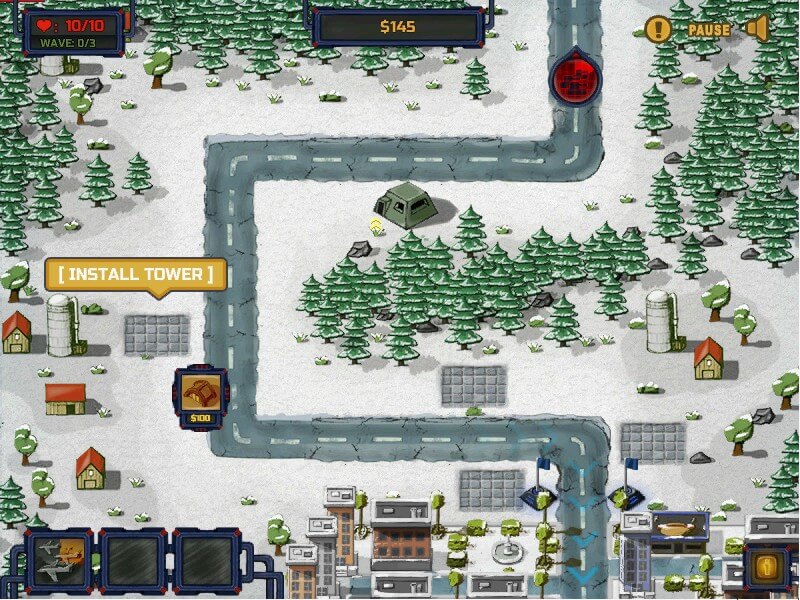Screen dimensions: 800x600
Task: Click the Install Tower tooltip label
Action: click(135, 275)
